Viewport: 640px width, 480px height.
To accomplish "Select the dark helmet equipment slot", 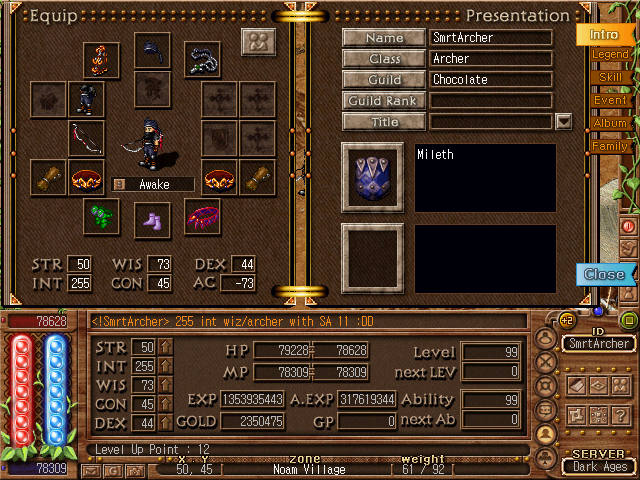I will [x=152, y=51].
